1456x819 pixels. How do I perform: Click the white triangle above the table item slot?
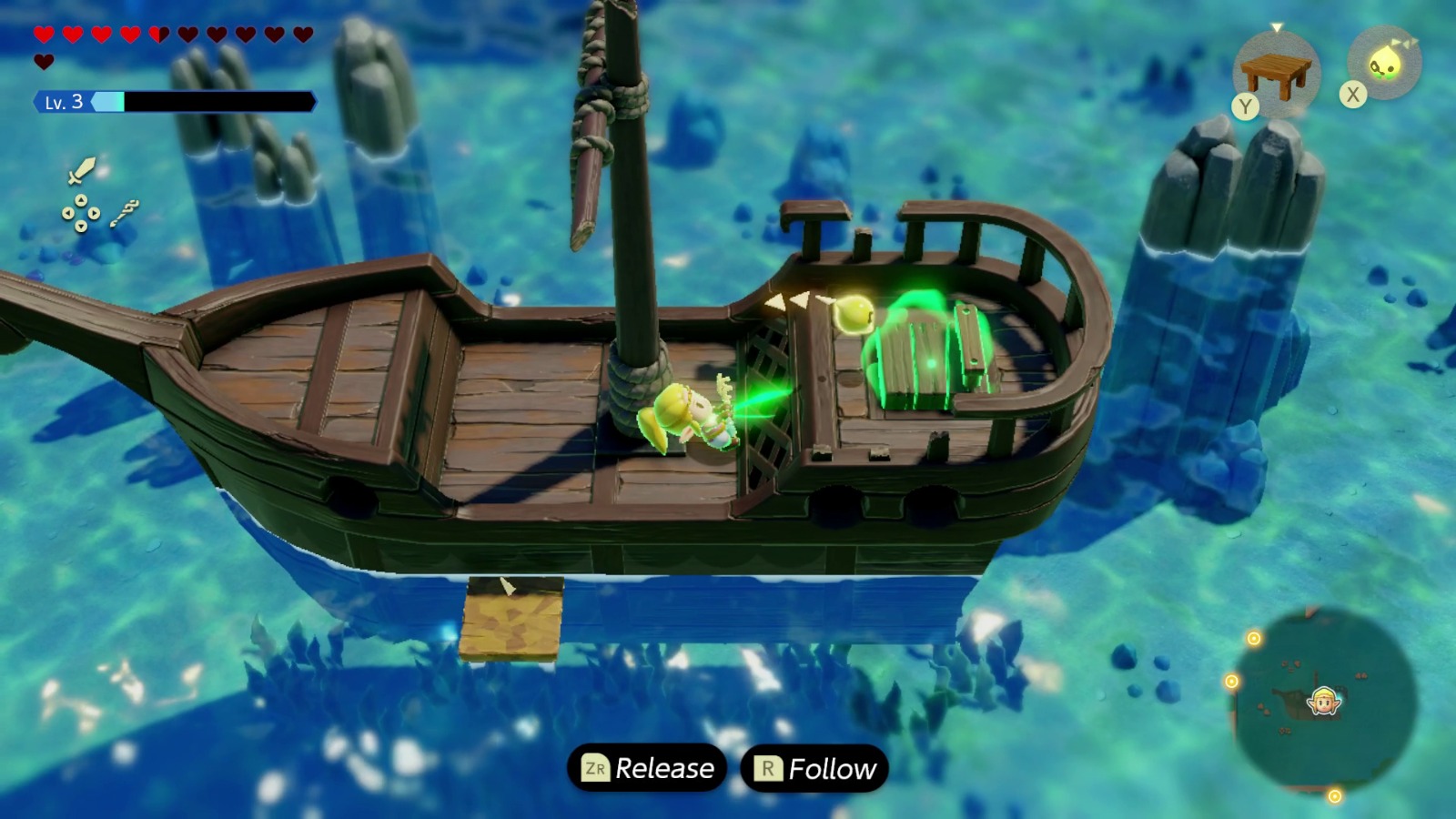pyautogui.click(x=1277, y=27)
